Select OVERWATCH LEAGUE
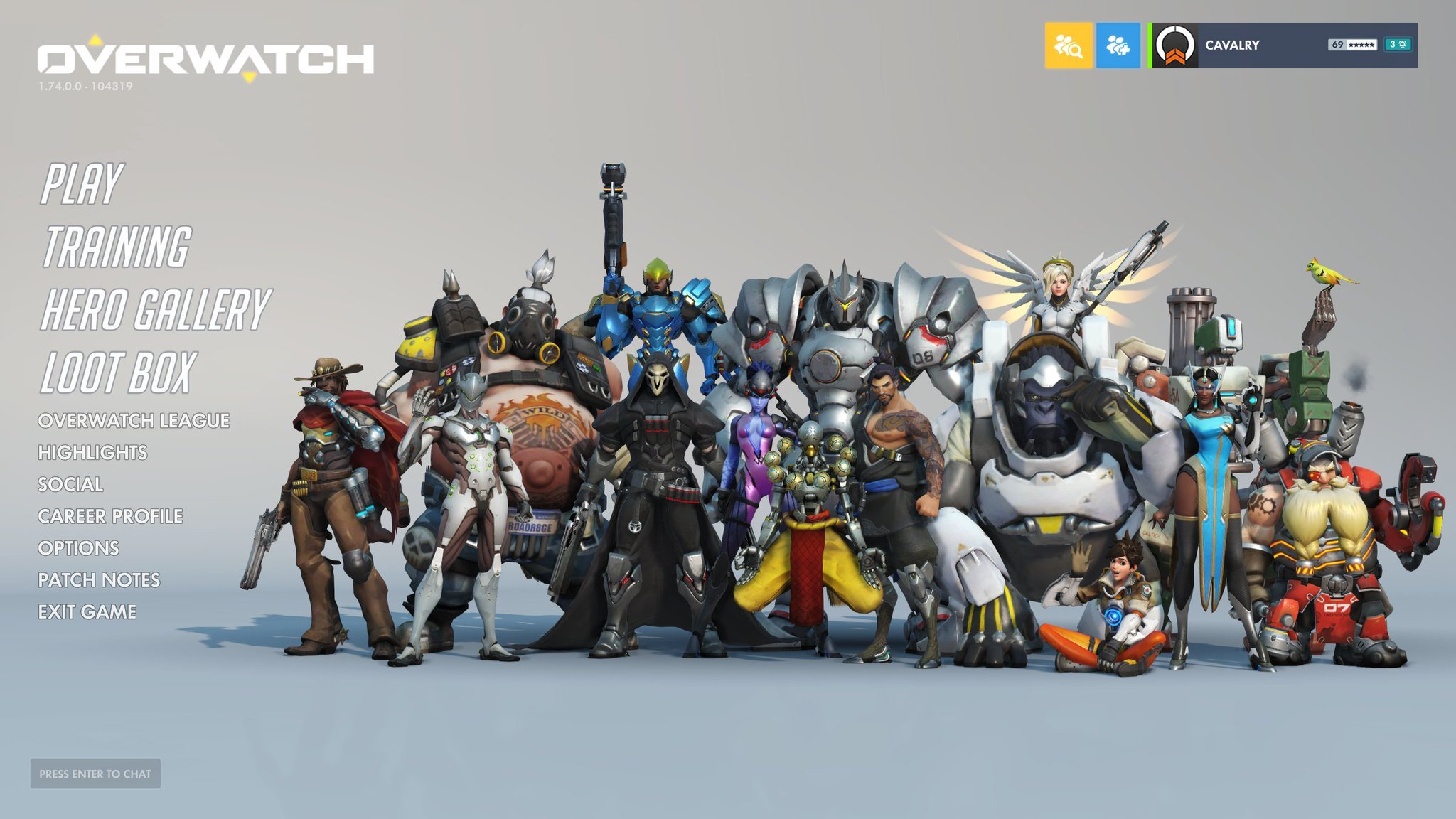The image size is (1456, 819). (x=135, y=421)
